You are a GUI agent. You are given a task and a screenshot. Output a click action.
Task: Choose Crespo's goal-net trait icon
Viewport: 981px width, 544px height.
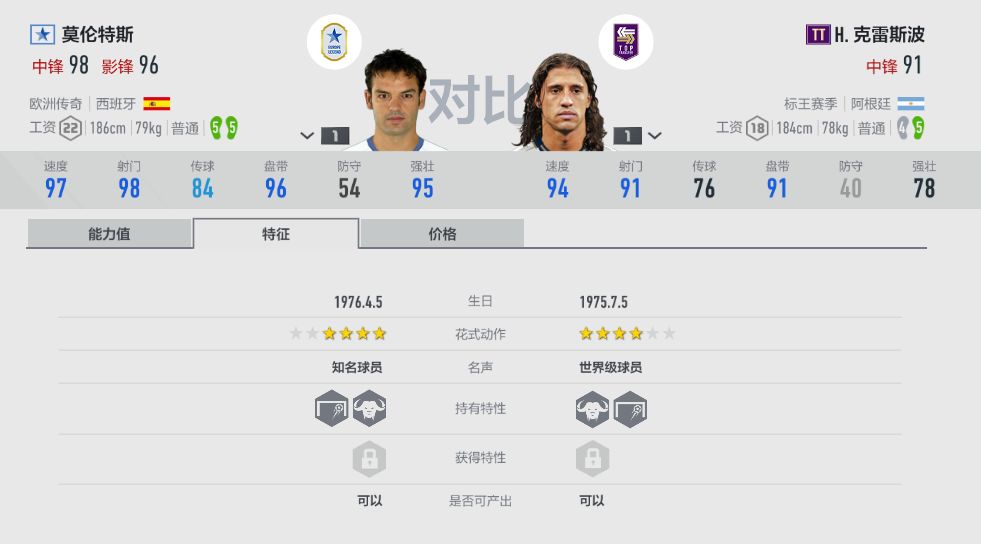pyautogui.click(x=630, y=409)
